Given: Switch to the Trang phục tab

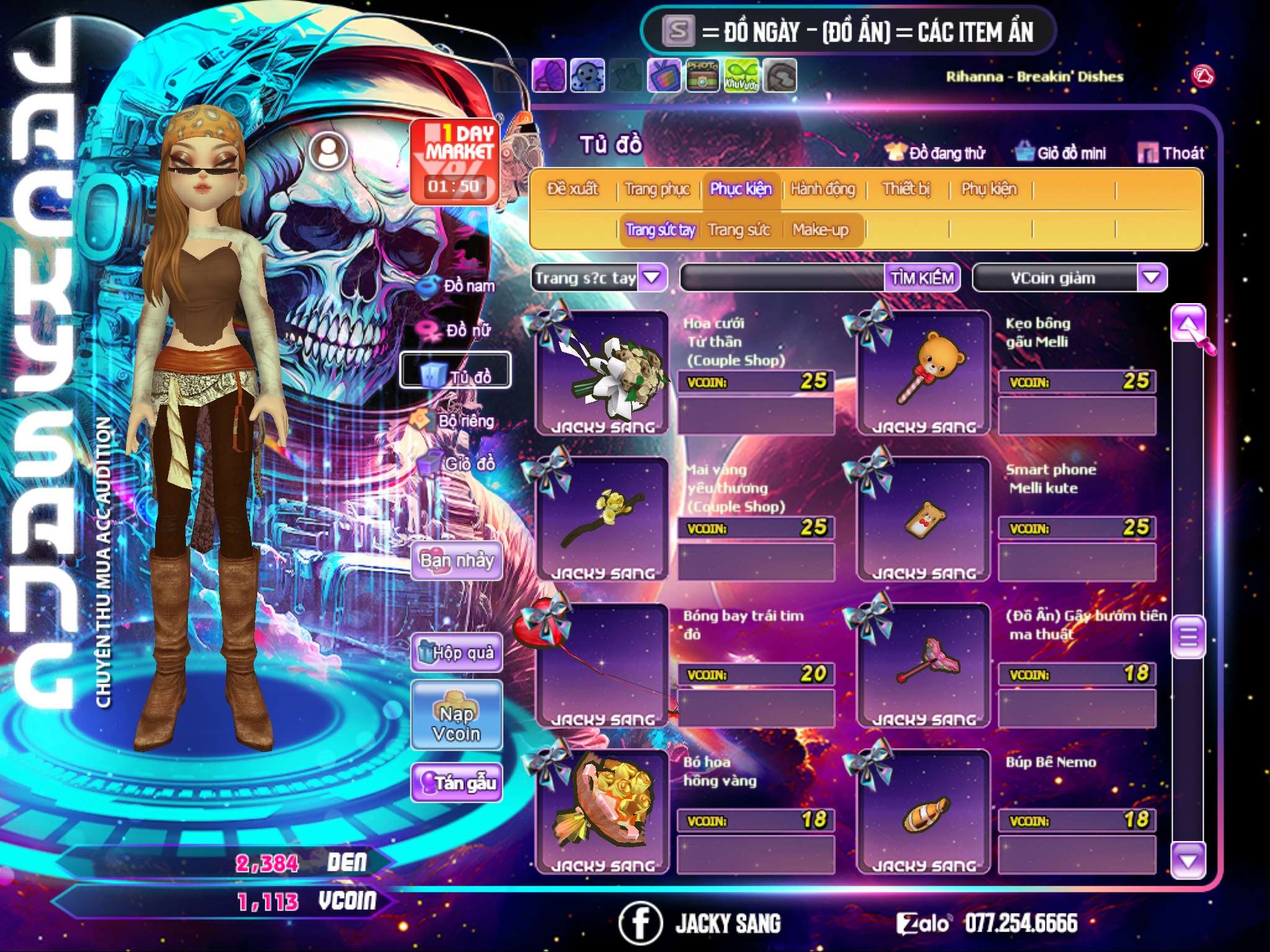Looking at the screenshot, I should pos(657,189).
